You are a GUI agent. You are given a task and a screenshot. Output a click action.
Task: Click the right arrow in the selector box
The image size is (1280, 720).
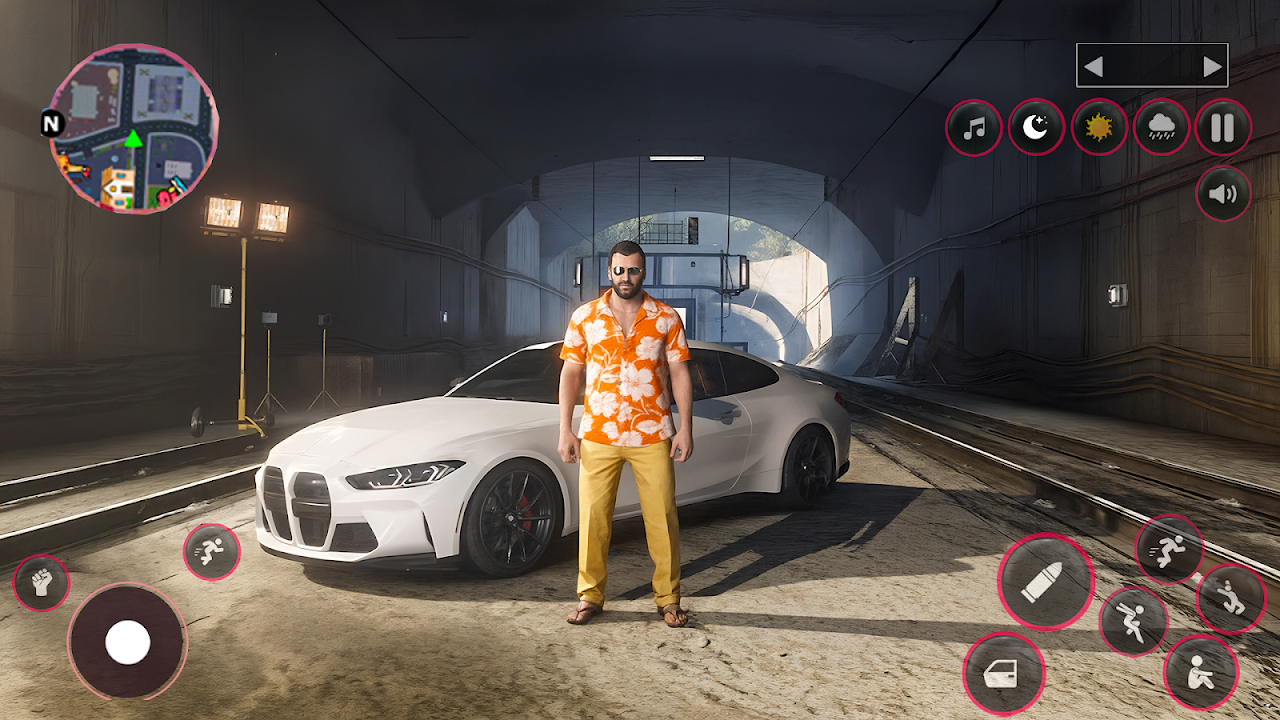tap(1212, 67)
